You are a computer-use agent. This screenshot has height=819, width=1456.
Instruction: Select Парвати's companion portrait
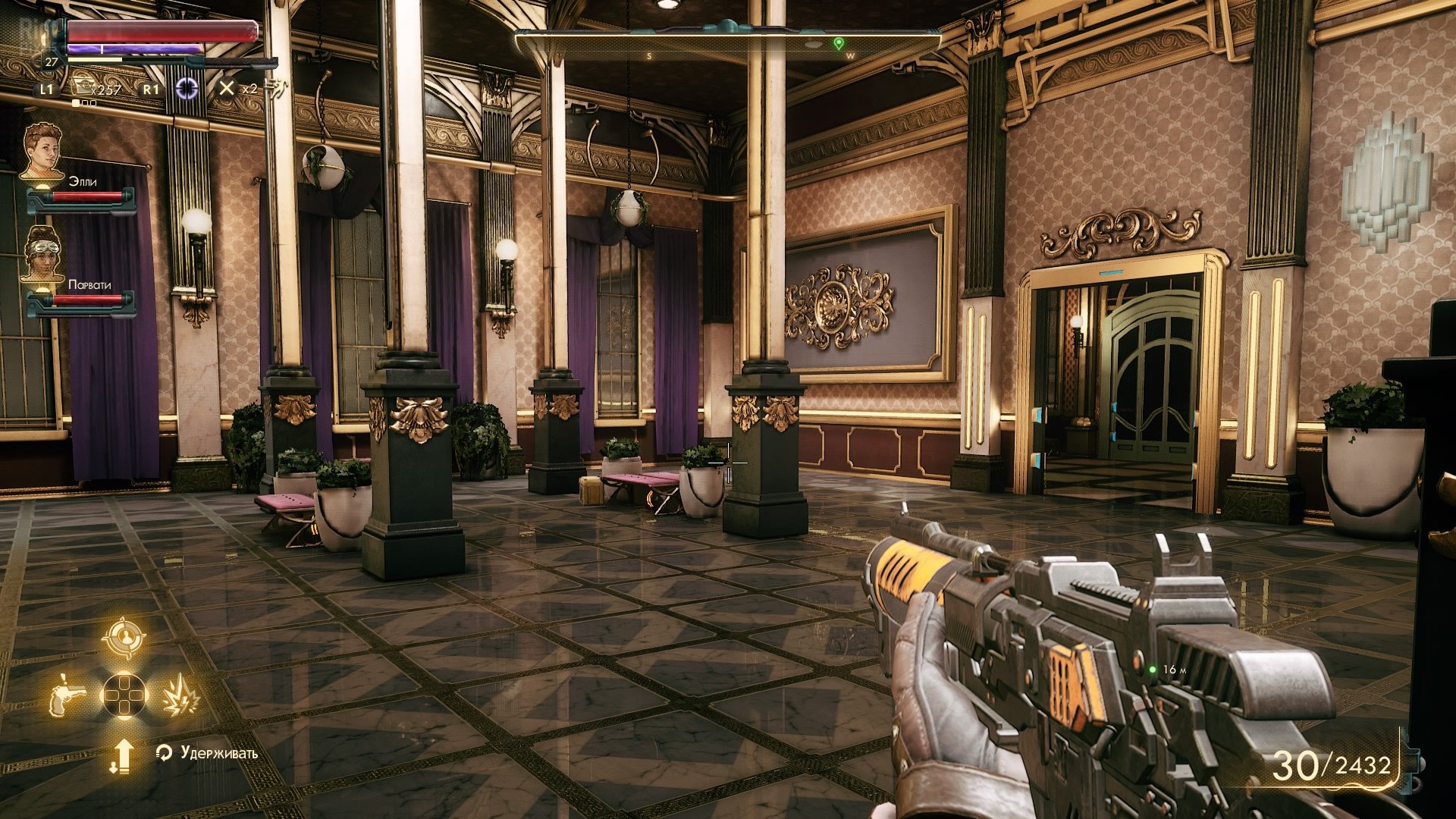pos(42,254)
